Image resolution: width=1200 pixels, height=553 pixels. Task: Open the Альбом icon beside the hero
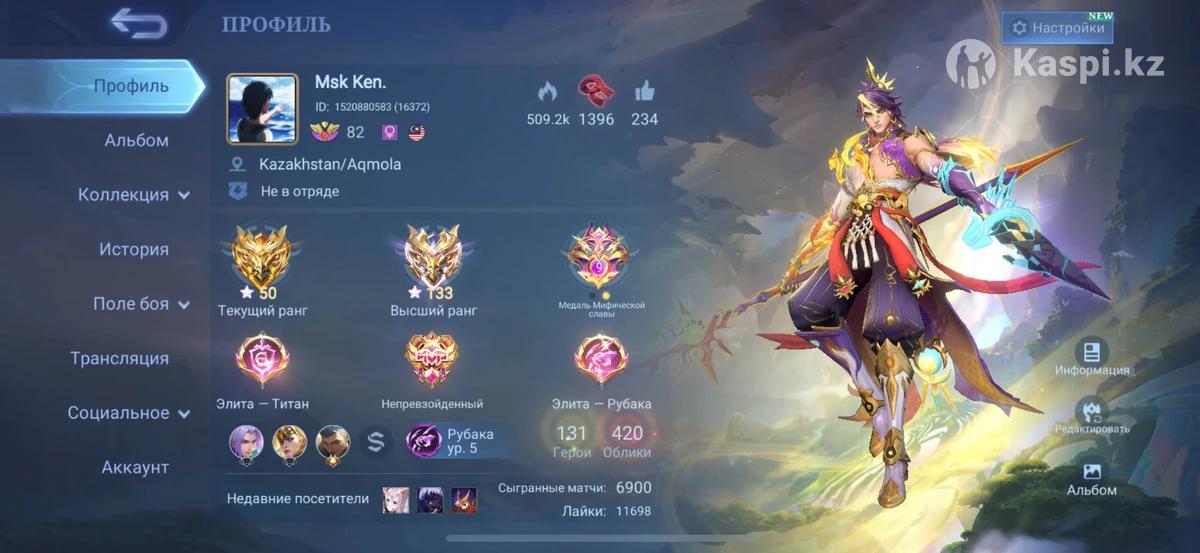[1091, 477]
